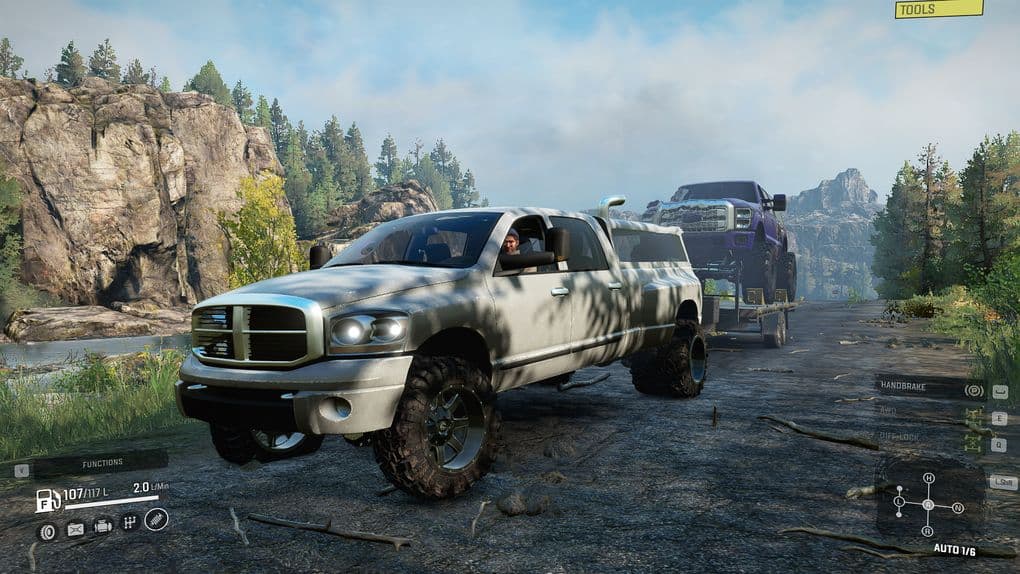The image size is (1020, 574).
Task: Shift to Low gear on the gearbox
Action: [899, 501]
